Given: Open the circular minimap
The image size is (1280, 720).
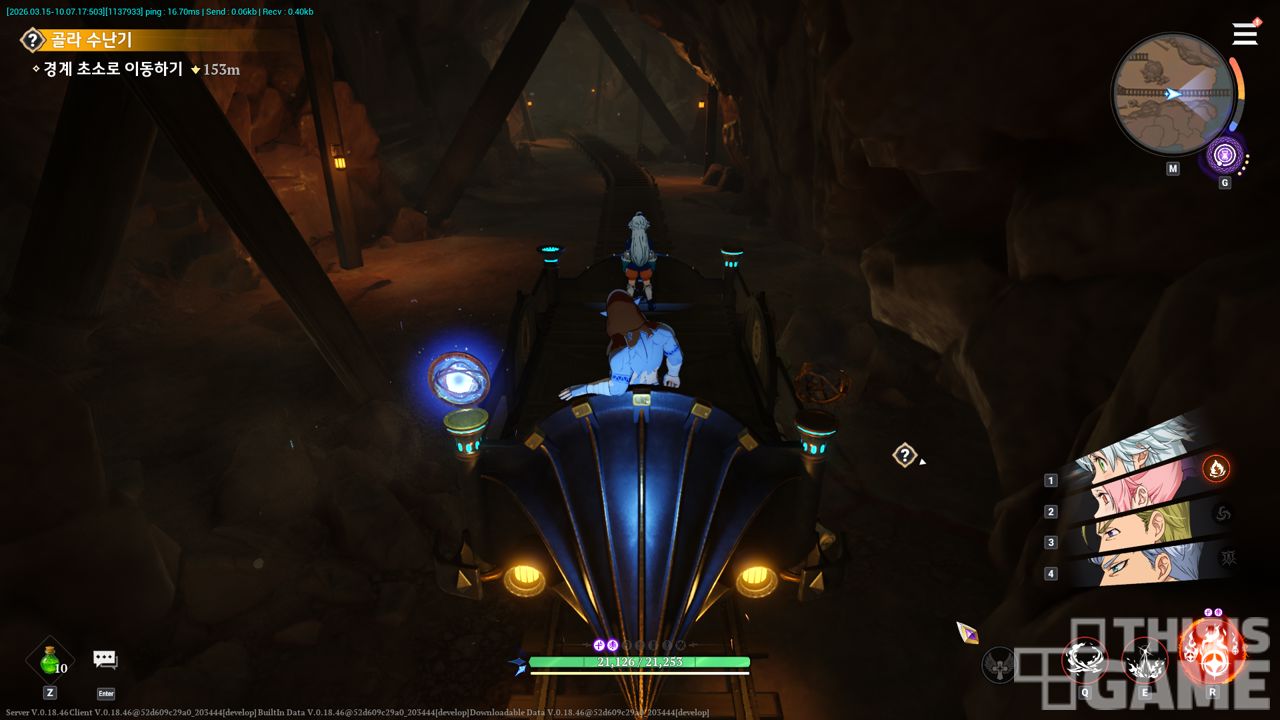Looking at the screenshot, I should click(1172, 93).
